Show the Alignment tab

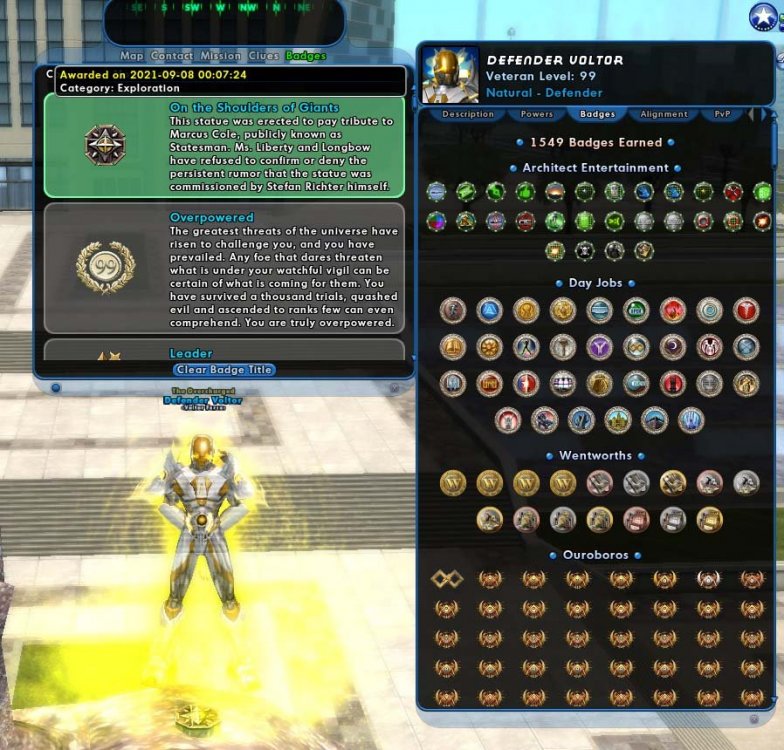664,114
